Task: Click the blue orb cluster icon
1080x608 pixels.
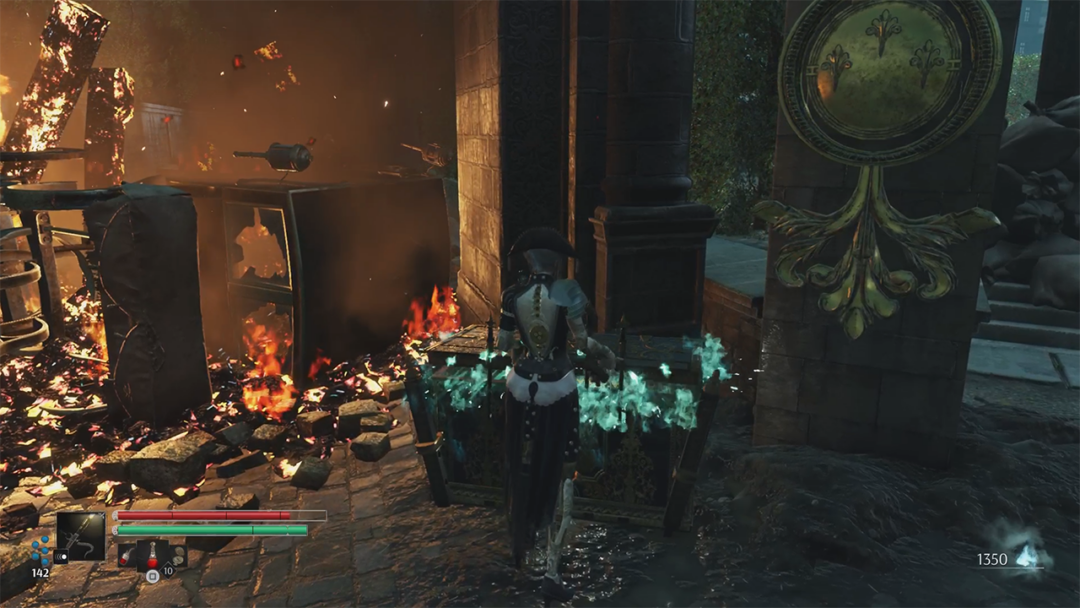Action: 40,548
